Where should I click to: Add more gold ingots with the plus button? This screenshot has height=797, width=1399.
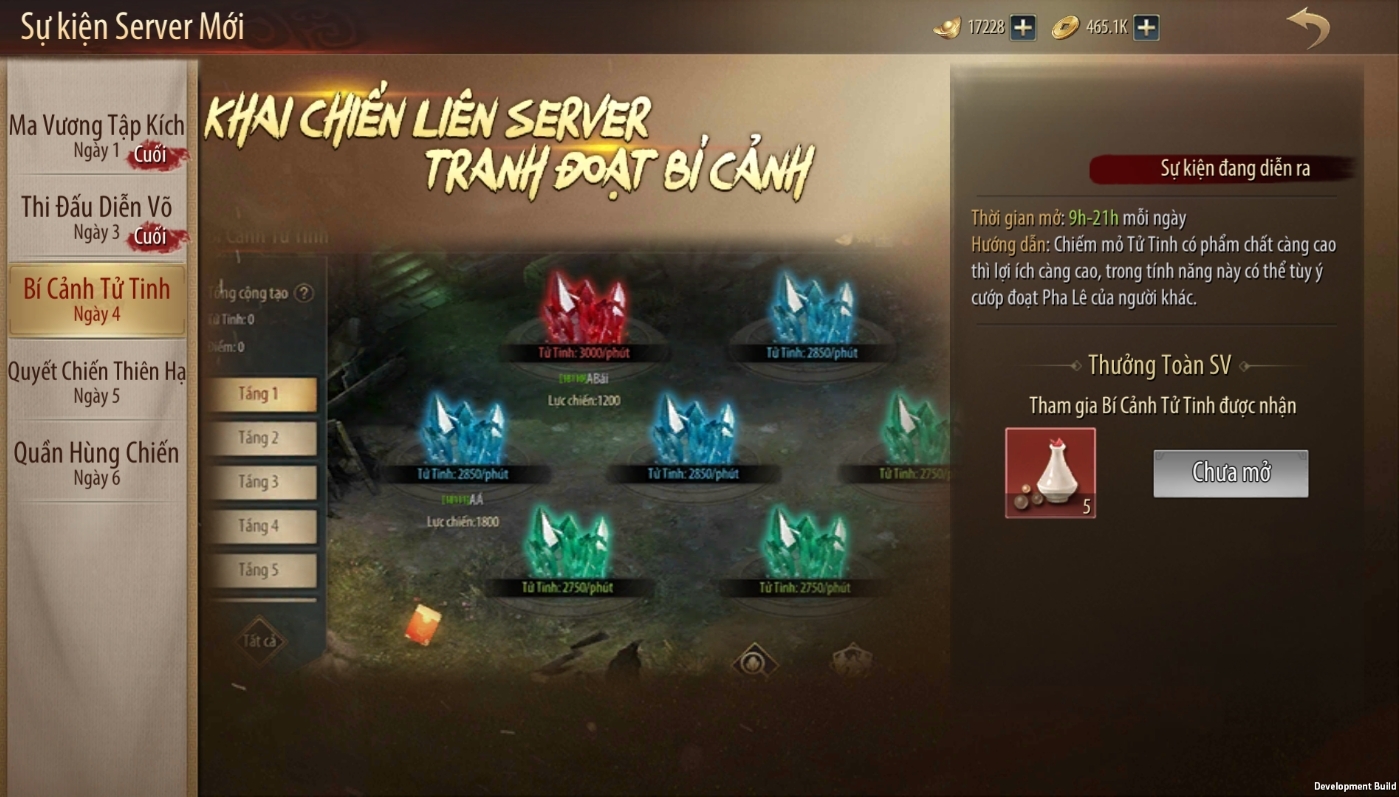(x=1022, y=28)
